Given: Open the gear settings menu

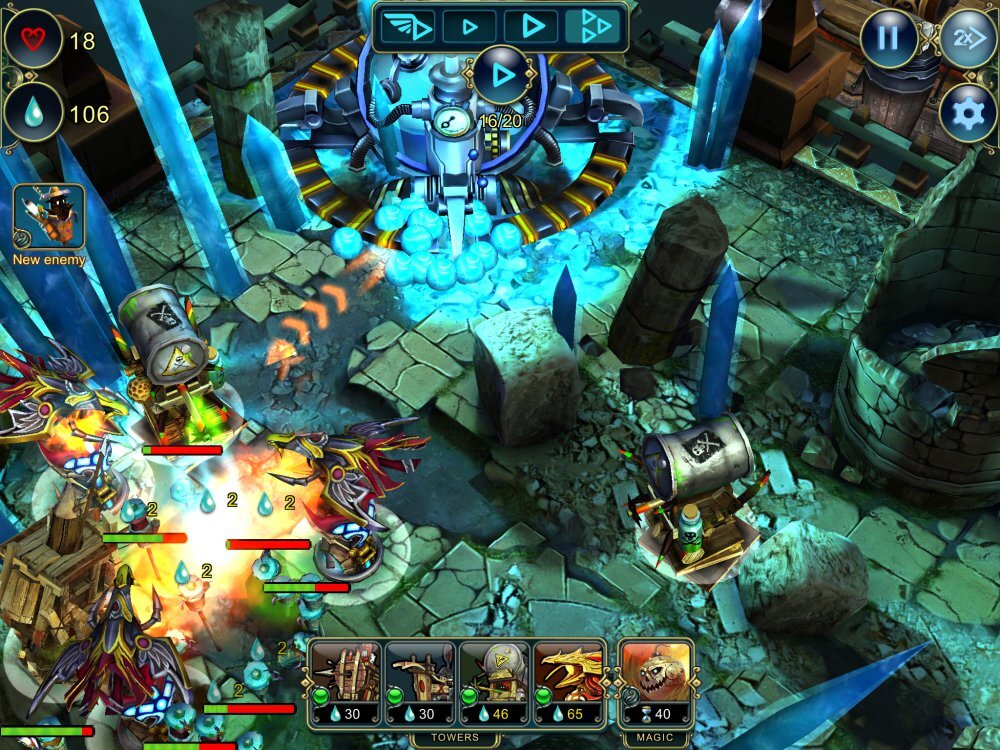Looking at the screenshot, I should [968, 114].
